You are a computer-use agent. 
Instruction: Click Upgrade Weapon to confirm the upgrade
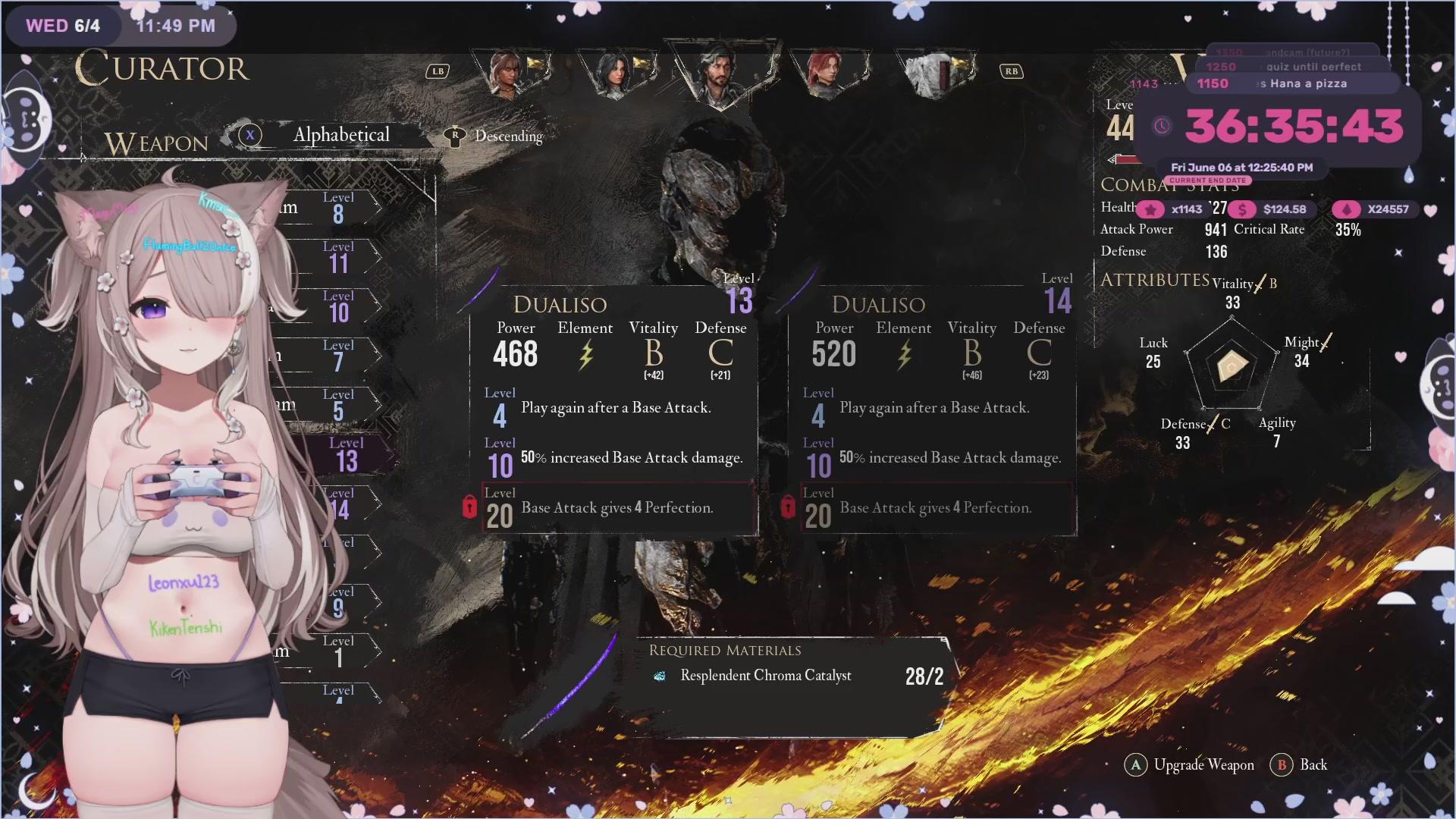1203,765
